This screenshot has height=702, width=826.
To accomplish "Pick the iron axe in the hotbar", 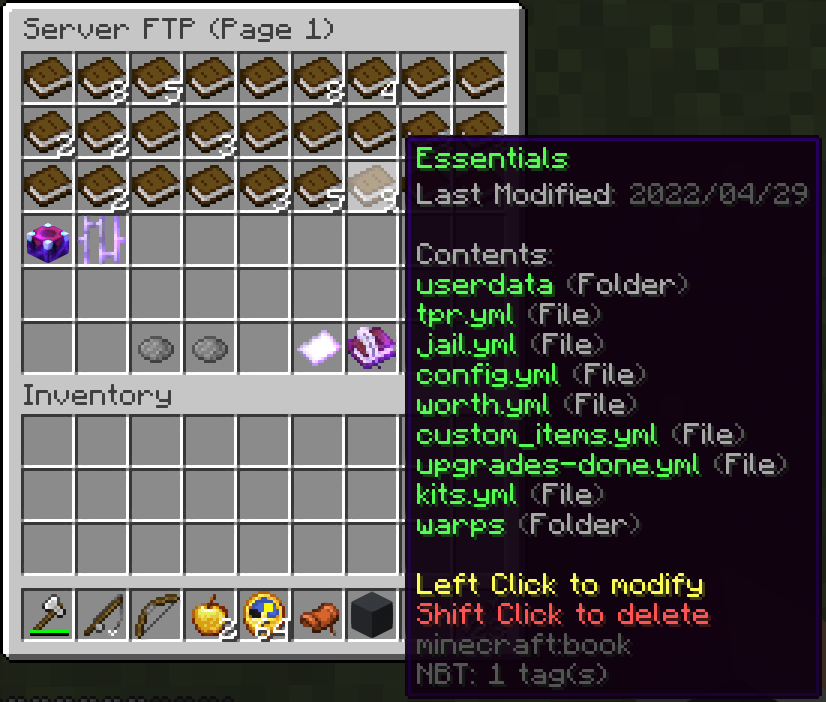I will click(48, 614).
